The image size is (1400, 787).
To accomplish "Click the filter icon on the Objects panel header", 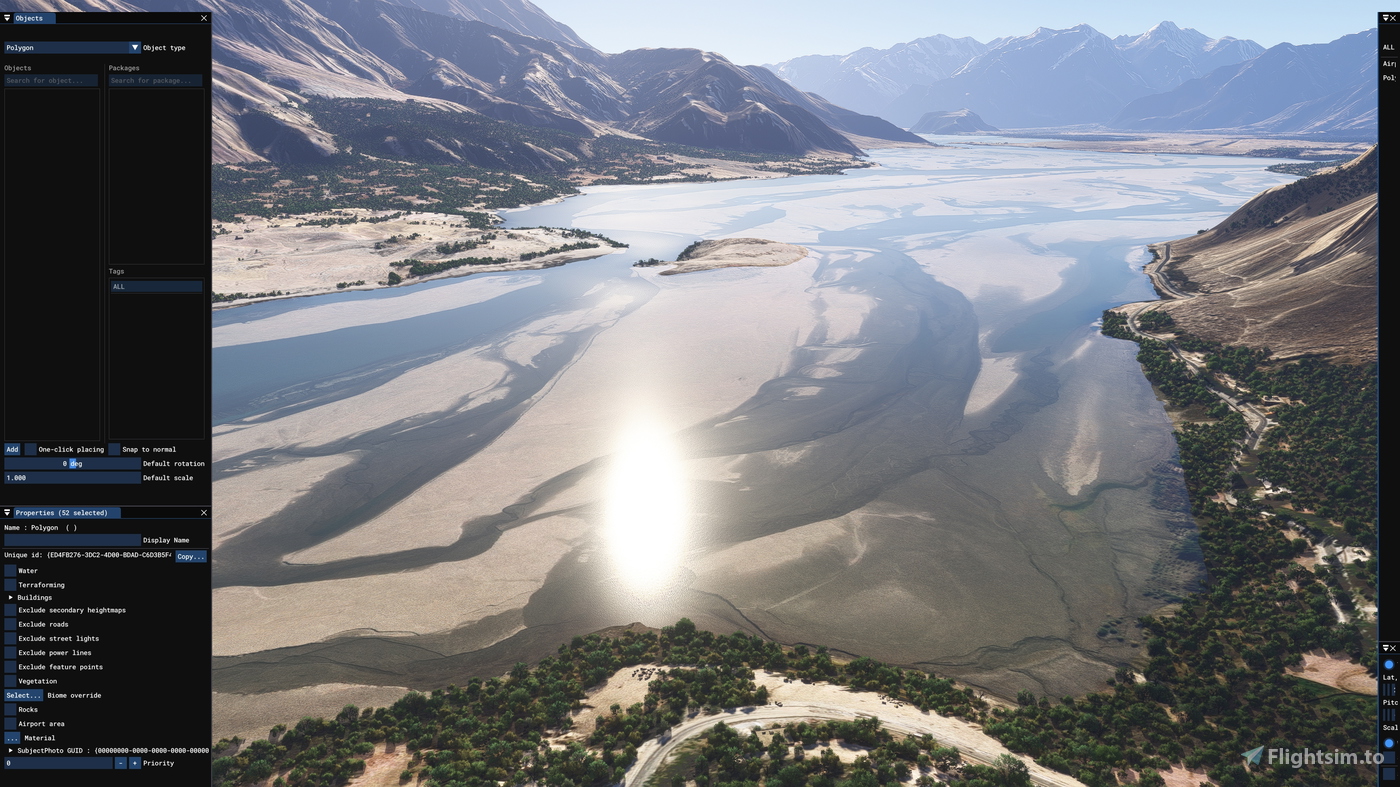I will [6, 17].
